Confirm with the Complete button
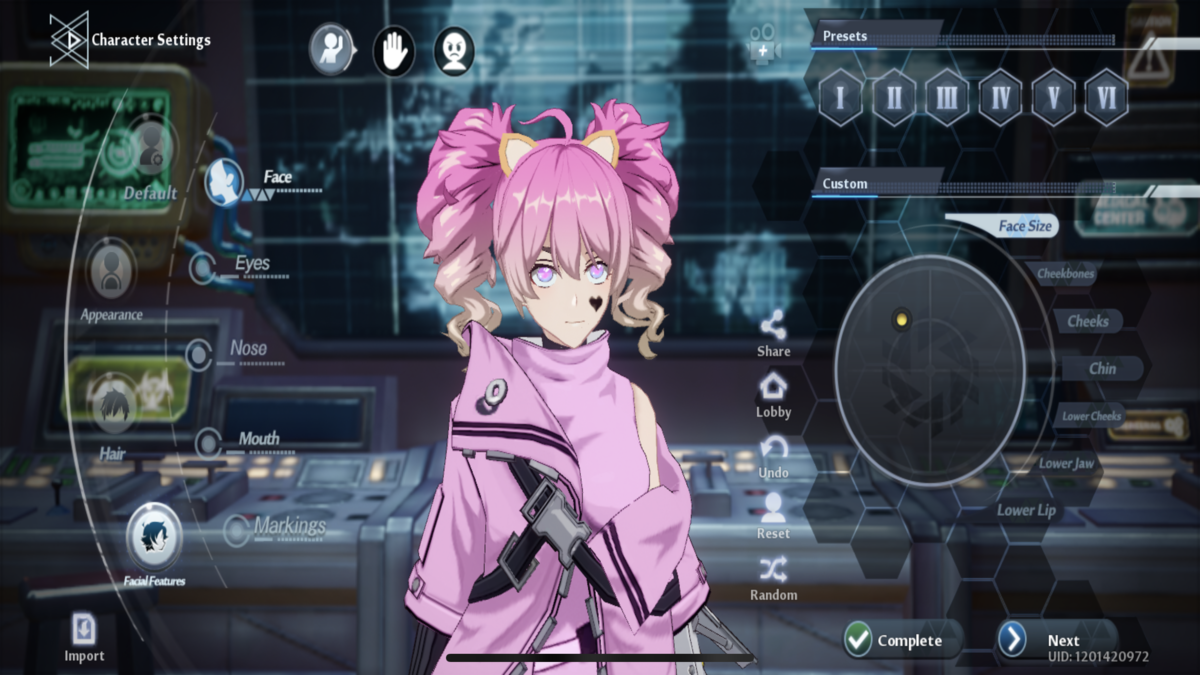1200x675 pixels. 895,640
